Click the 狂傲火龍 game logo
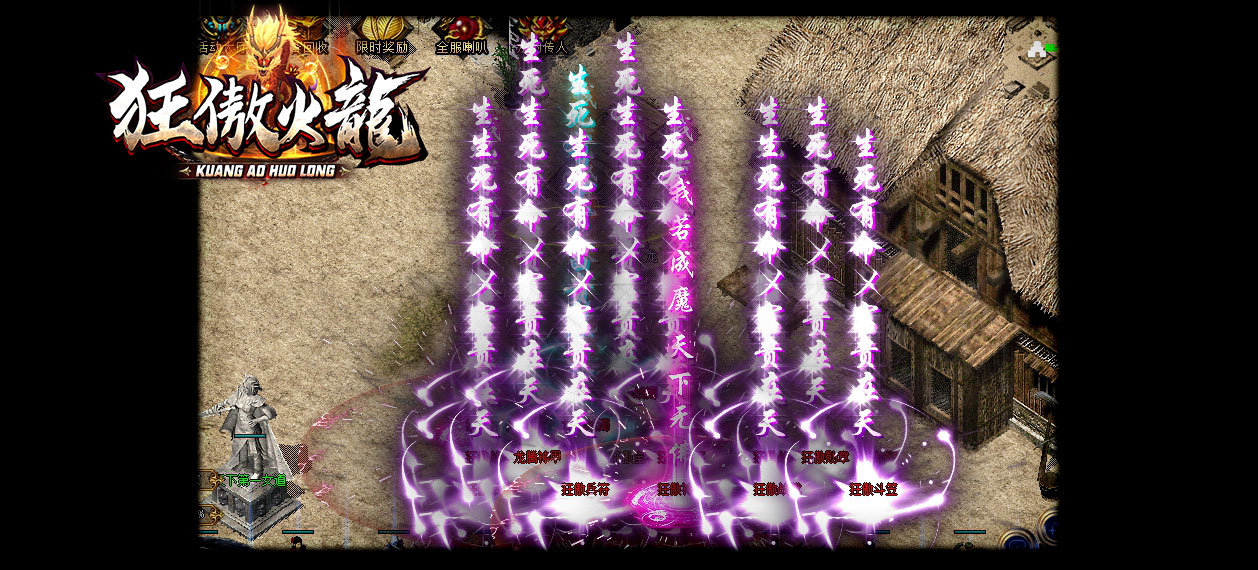 tap(265, 115)
